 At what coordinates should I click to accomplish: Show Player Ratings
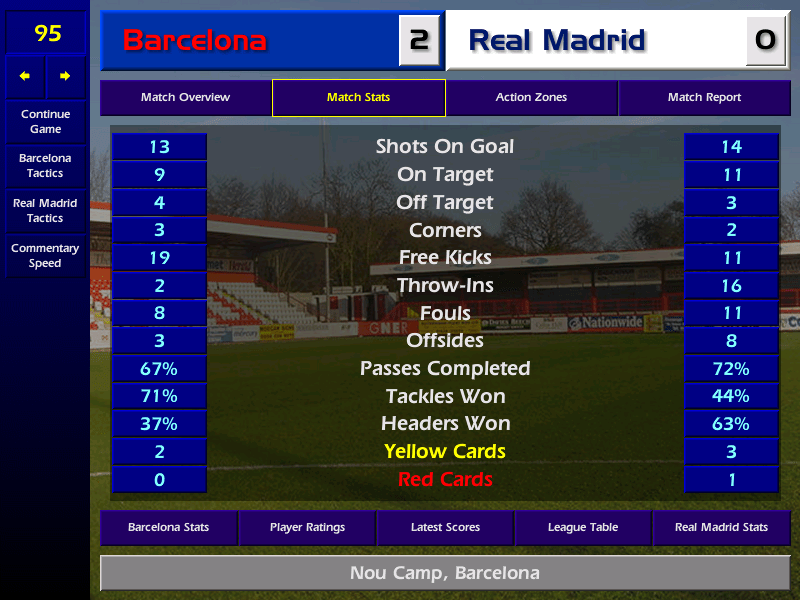307,527
